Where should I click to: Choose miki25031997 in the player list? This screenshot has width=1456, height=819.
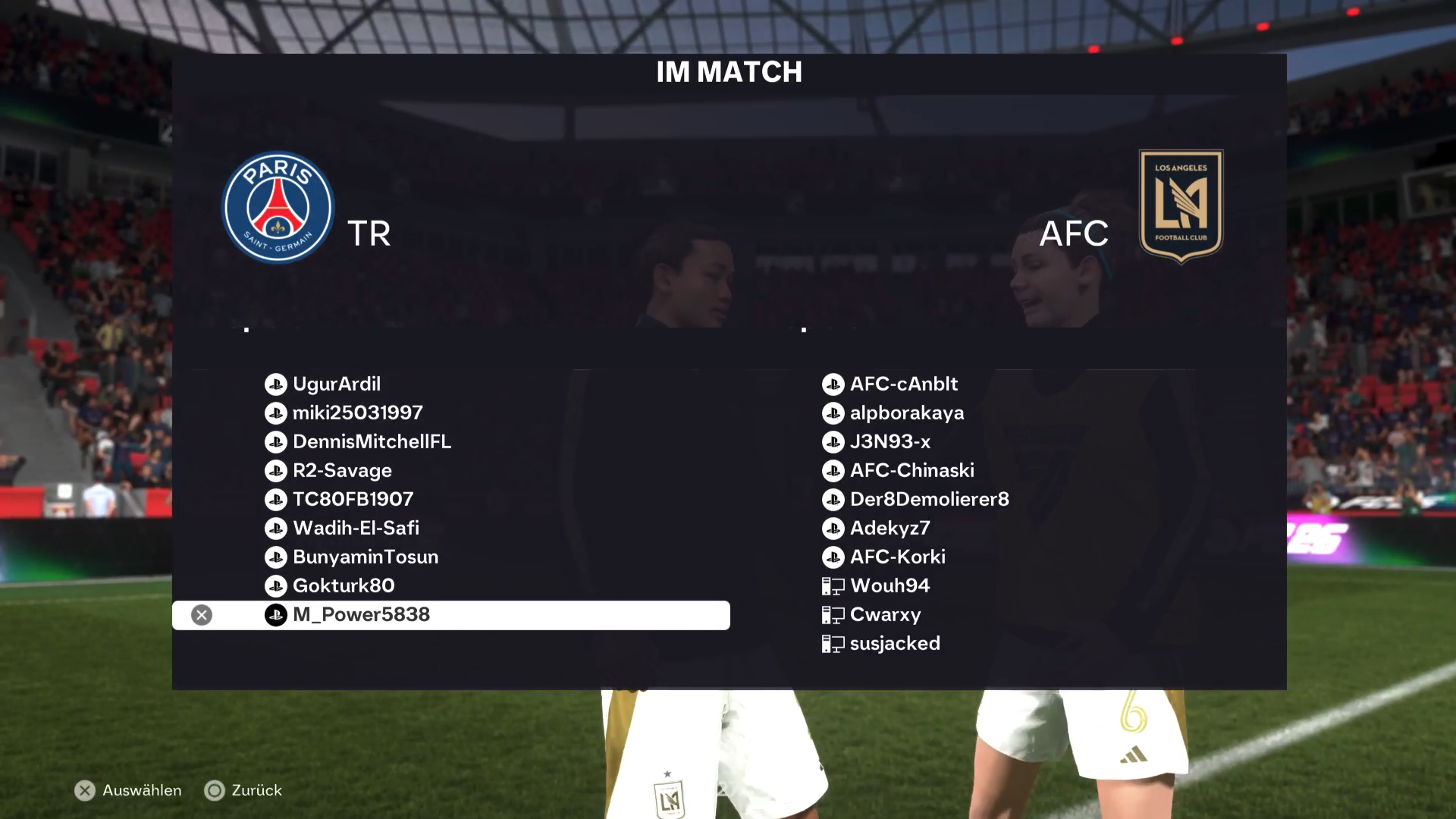point(357,413)
